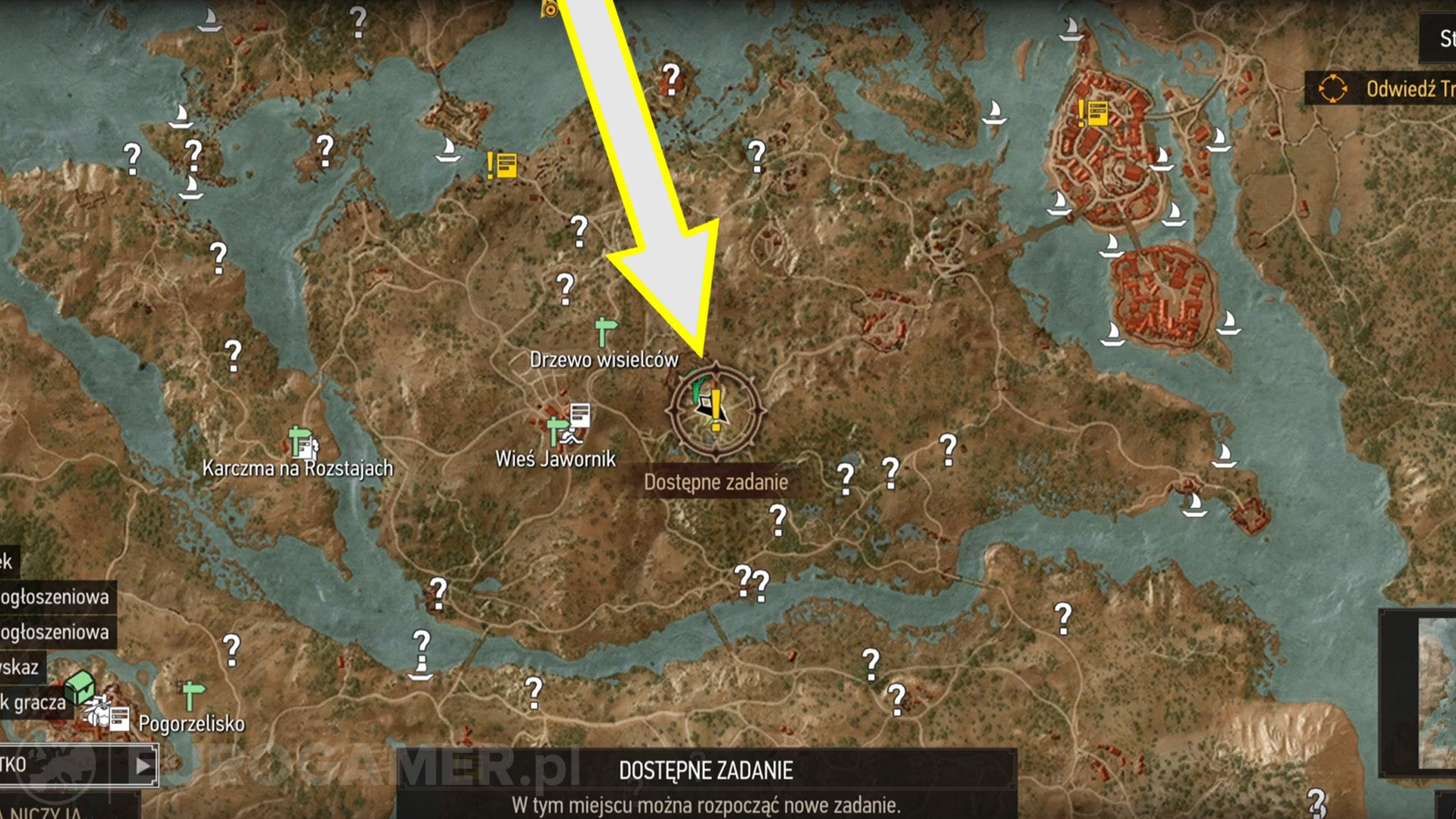
Task: Select the ogłoszeniowa entry in the left legend
Action: (x=55, y=598)
